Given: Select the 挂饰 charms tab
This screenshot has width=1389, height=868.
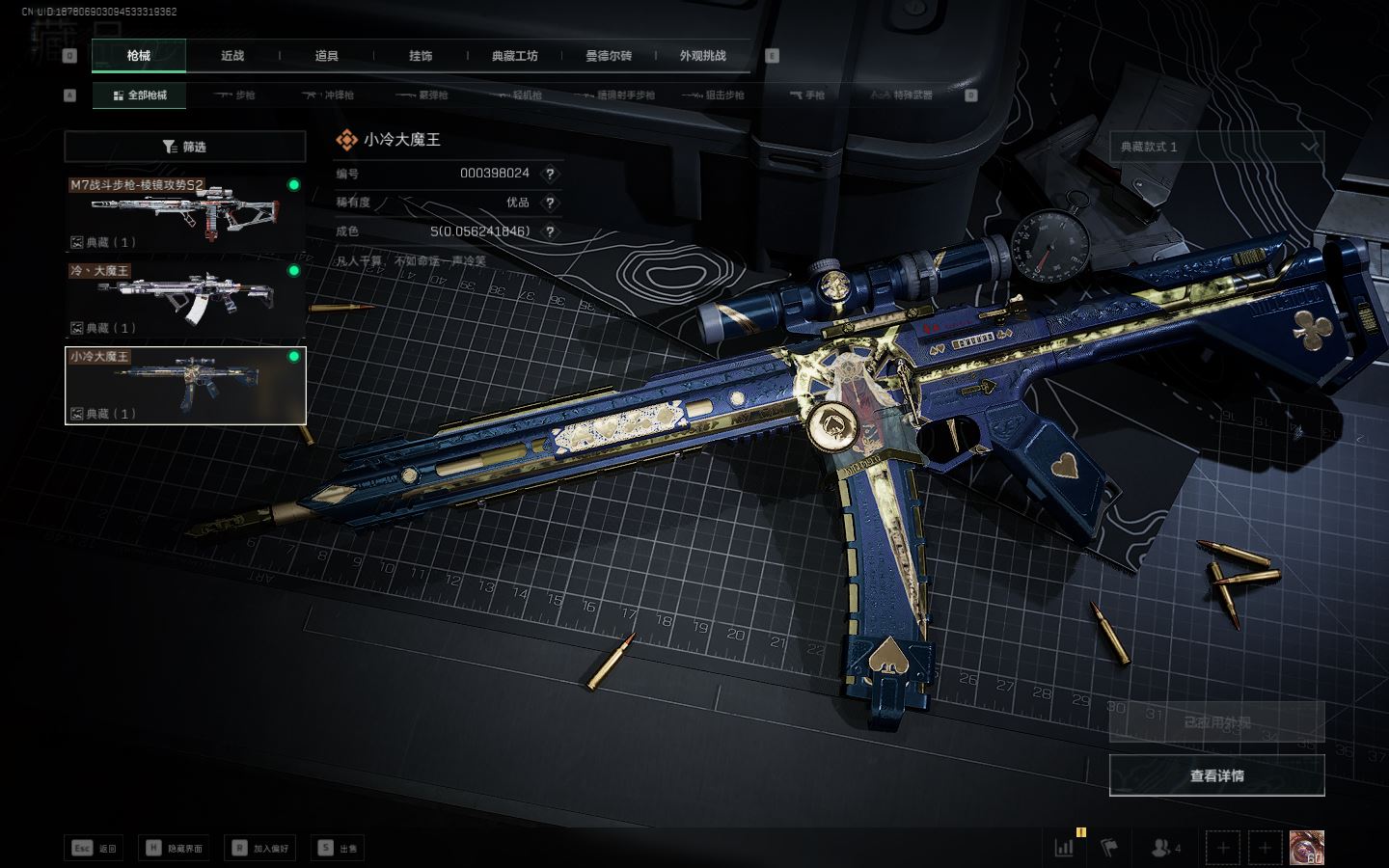Looking at the screenshot, I should click(x=421, y=56).
